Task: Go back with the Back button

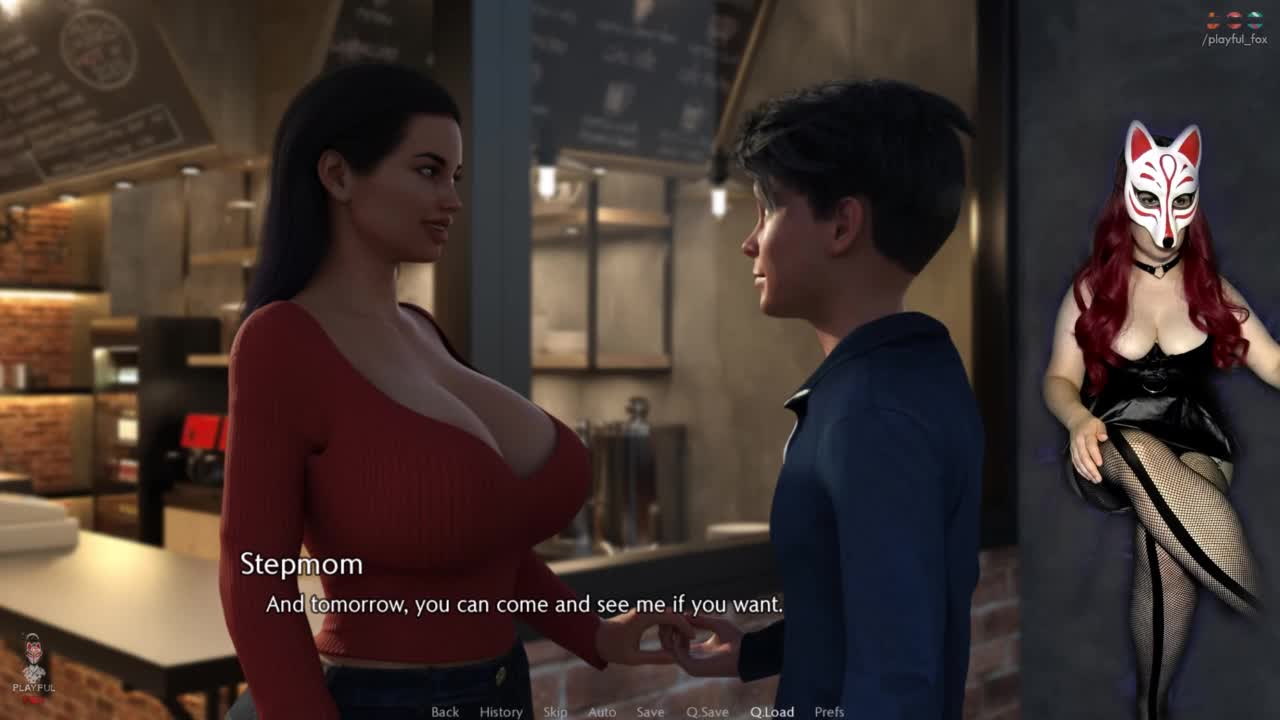Action: coord(445,712)
